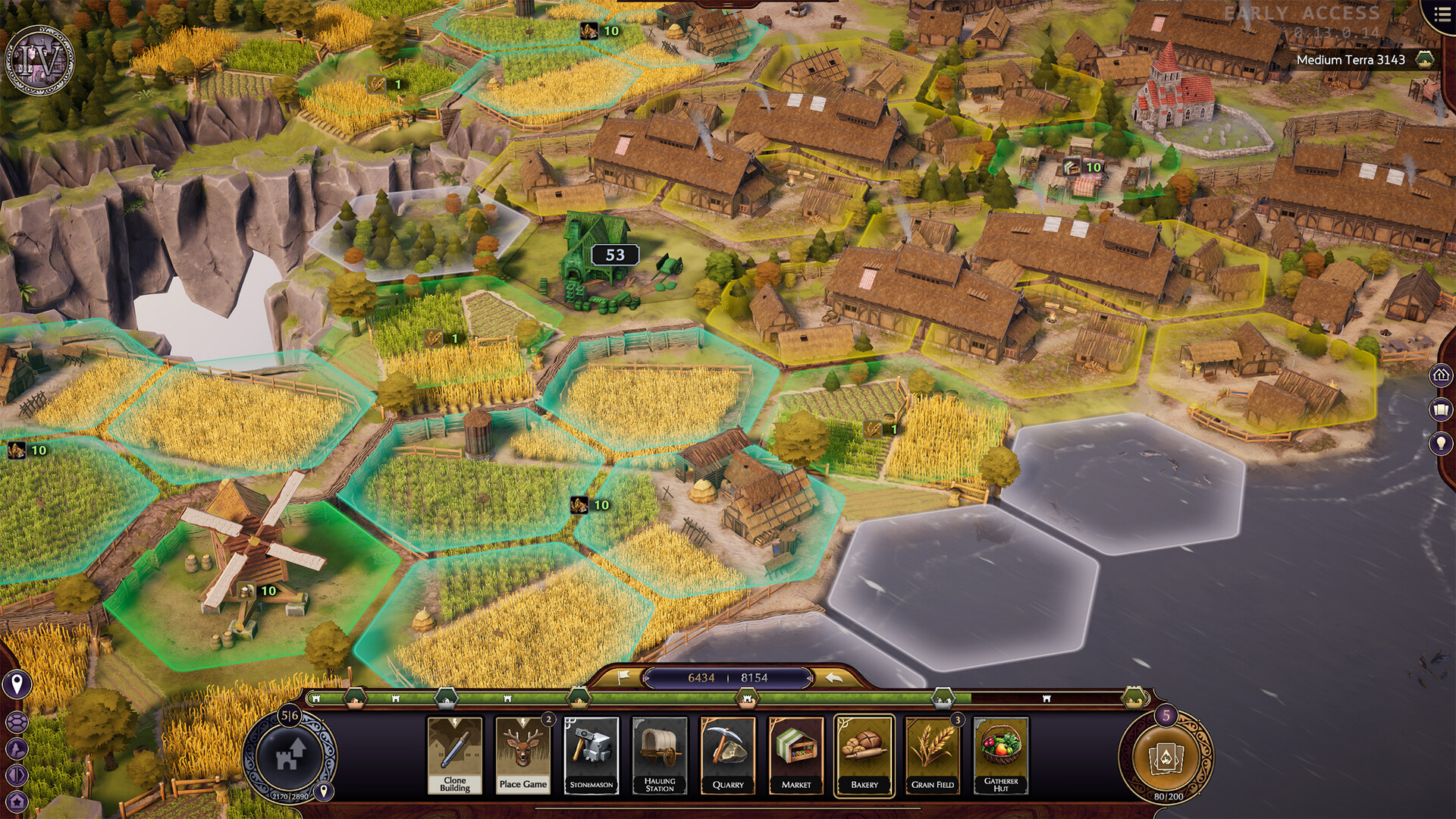Select the Market building card

(796, 755)
